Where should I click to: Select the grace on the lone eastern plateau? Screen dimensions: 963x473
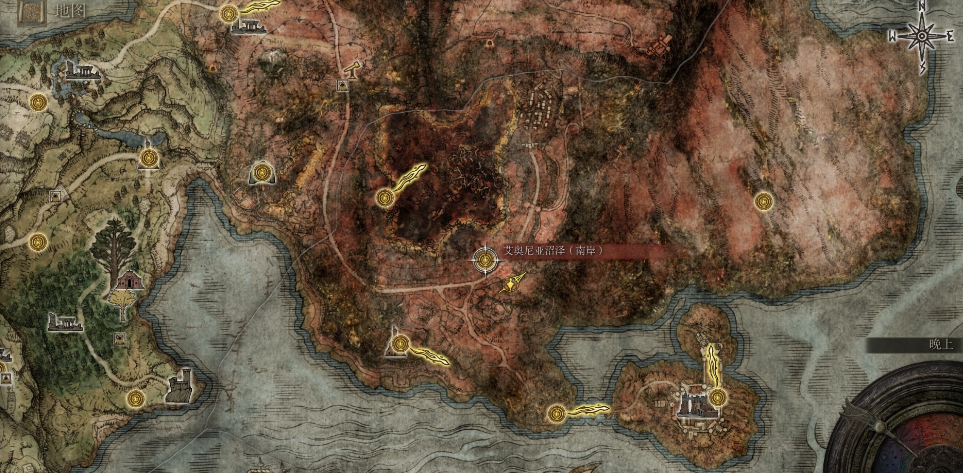tap(764, 201)
